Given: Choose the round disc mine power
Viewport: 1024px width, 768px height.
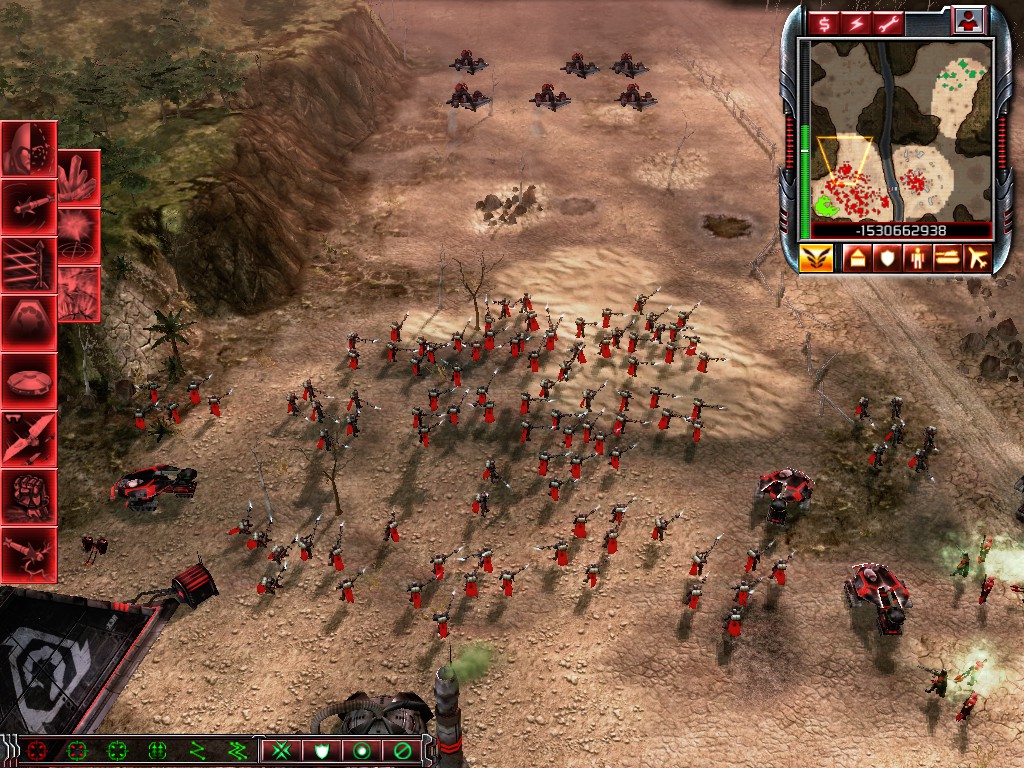Looking at the screenshot, I should [x=27, y=379].
